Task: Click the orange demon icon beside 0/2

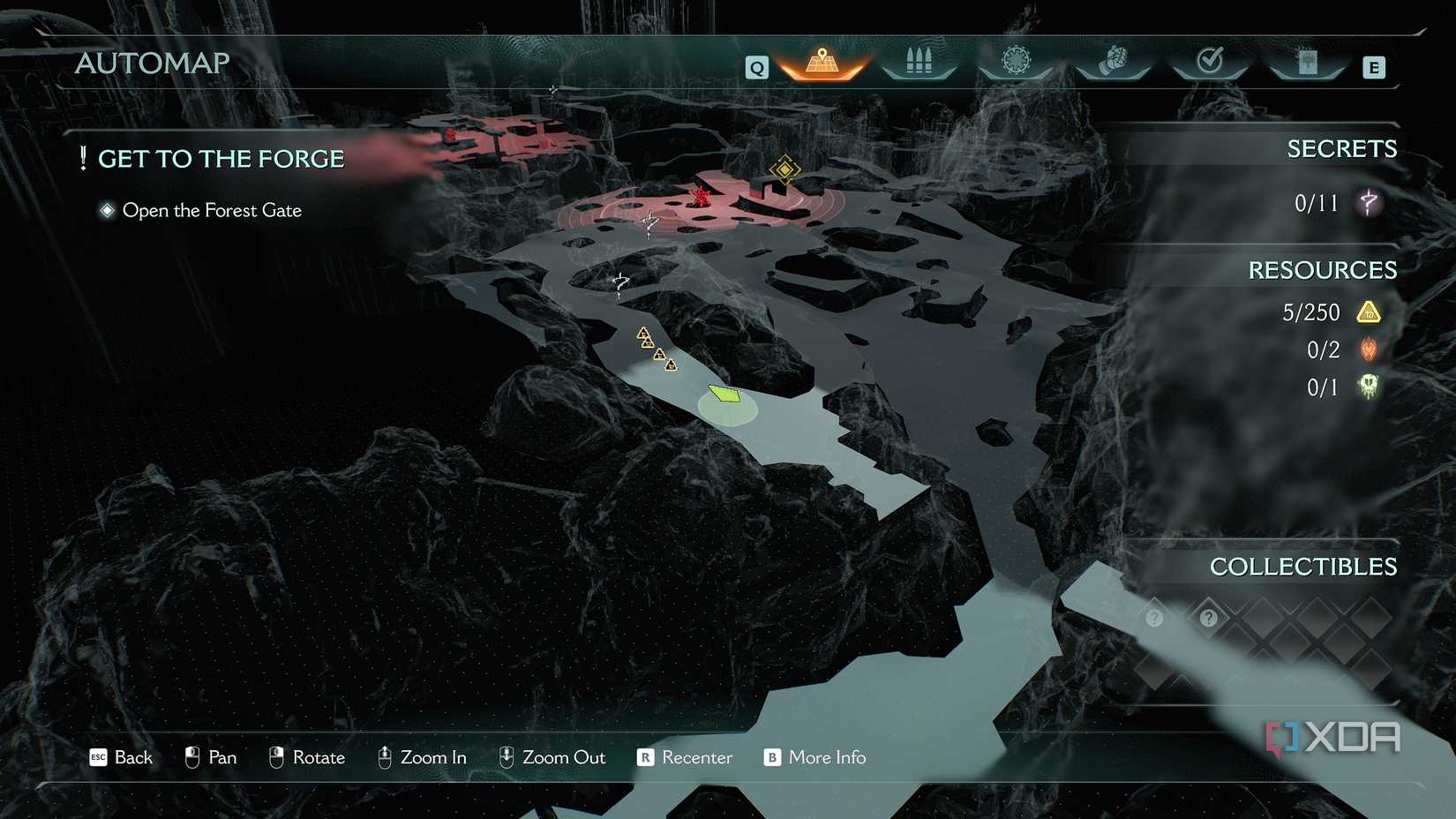Action: 1368,349
